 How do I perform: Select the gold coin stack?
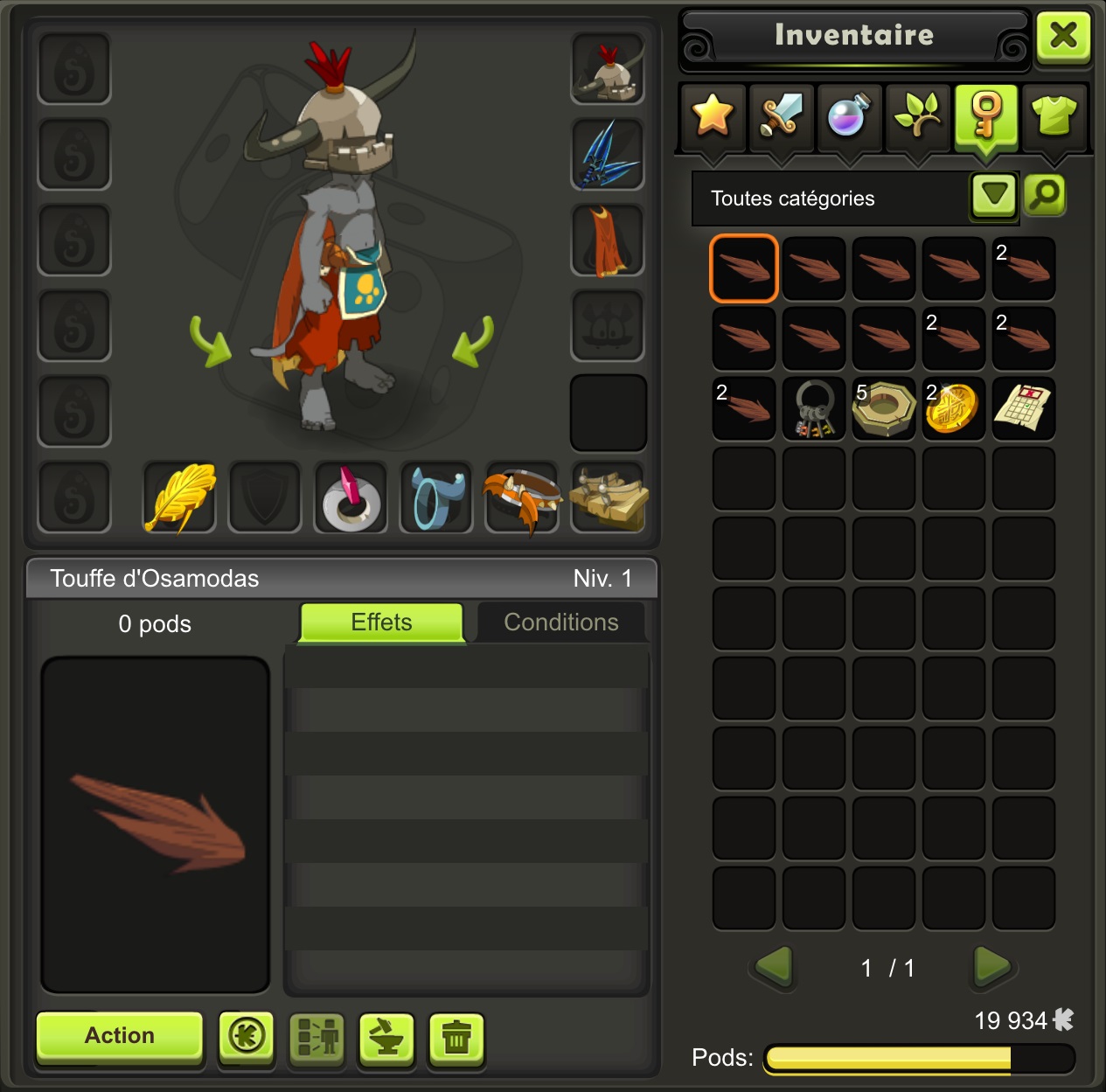tap(954, 408)
